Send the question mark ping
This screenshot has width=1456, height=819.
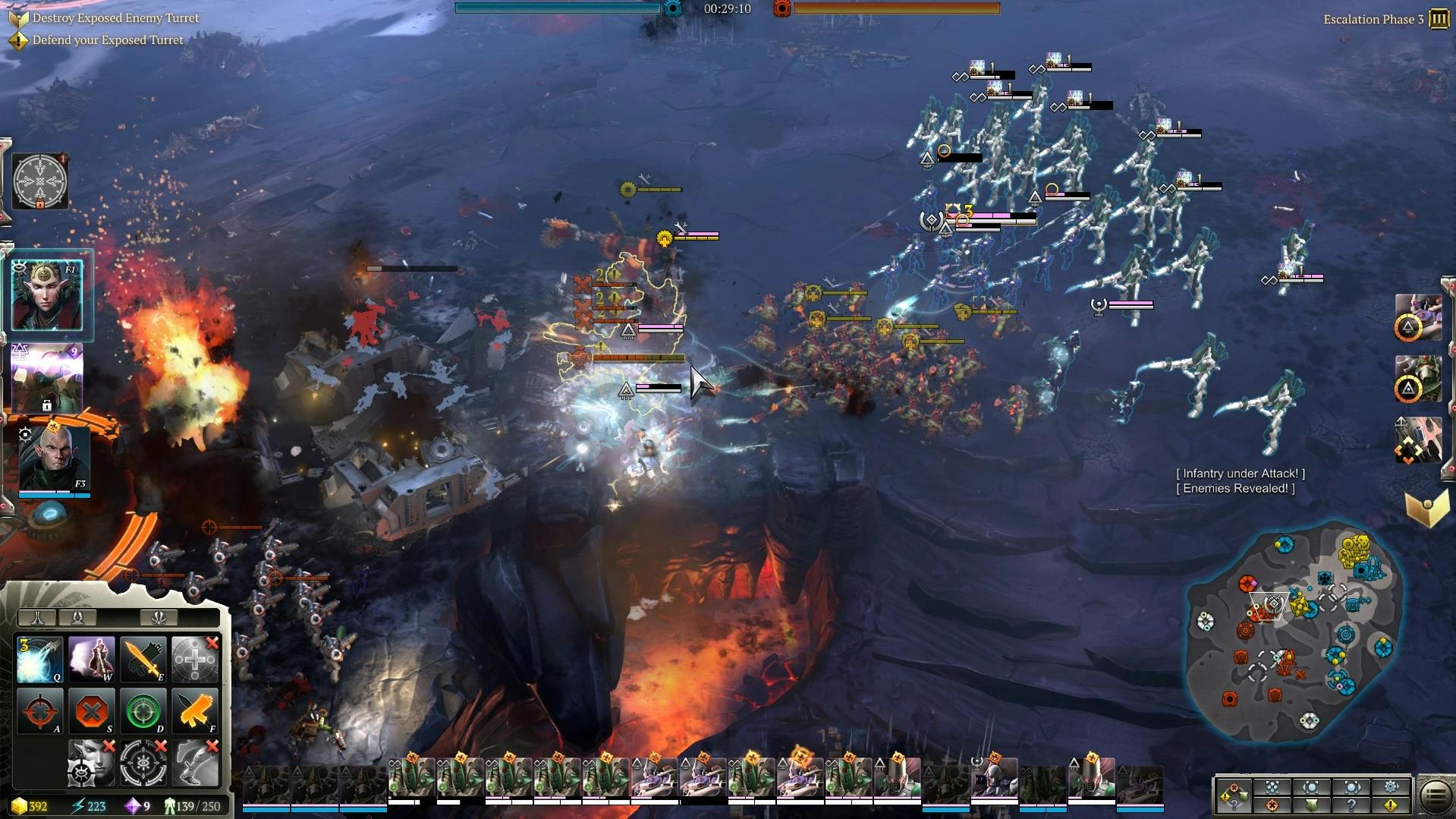(1351, 805)
